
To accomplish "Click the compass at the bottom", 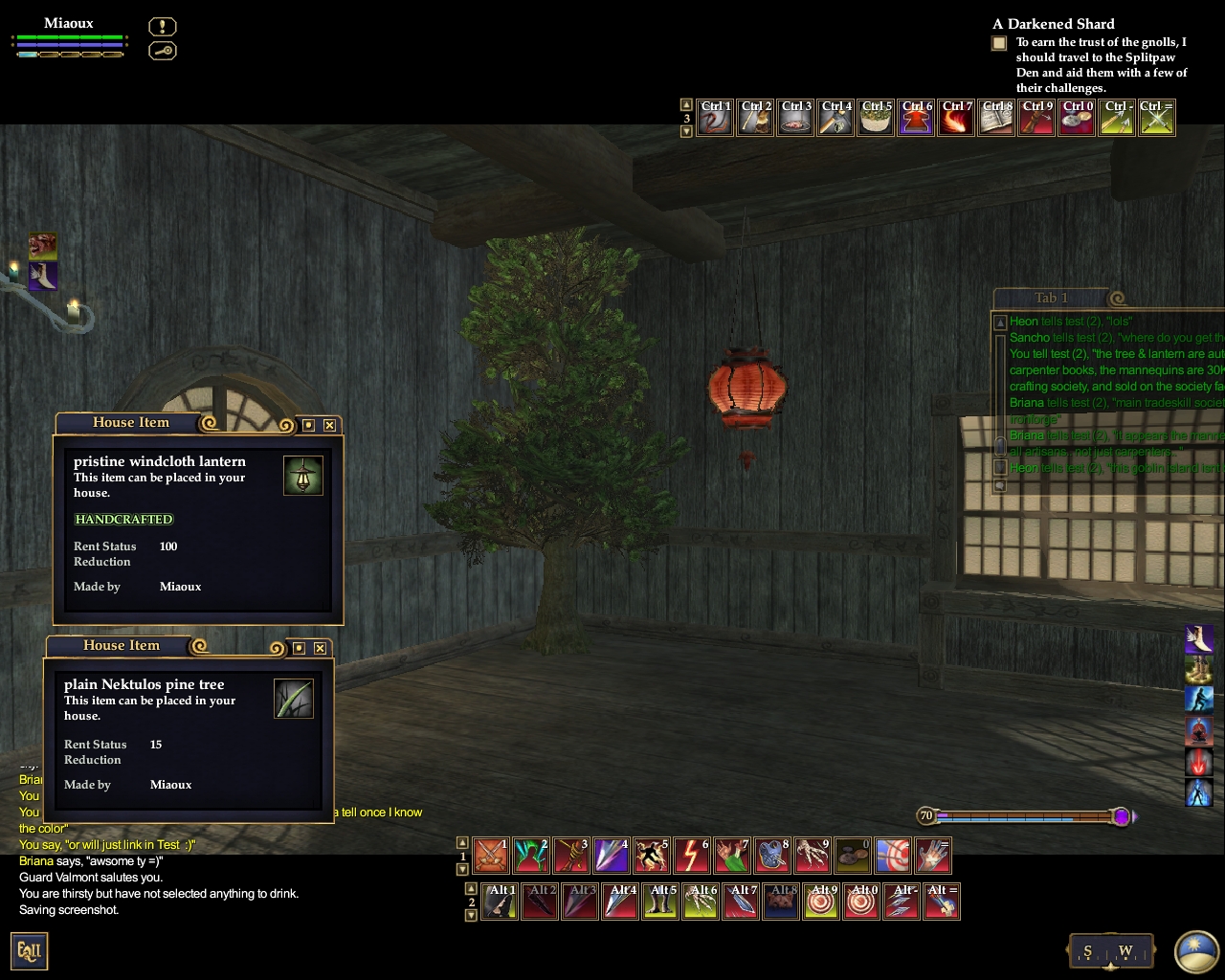I will 1107,951.
